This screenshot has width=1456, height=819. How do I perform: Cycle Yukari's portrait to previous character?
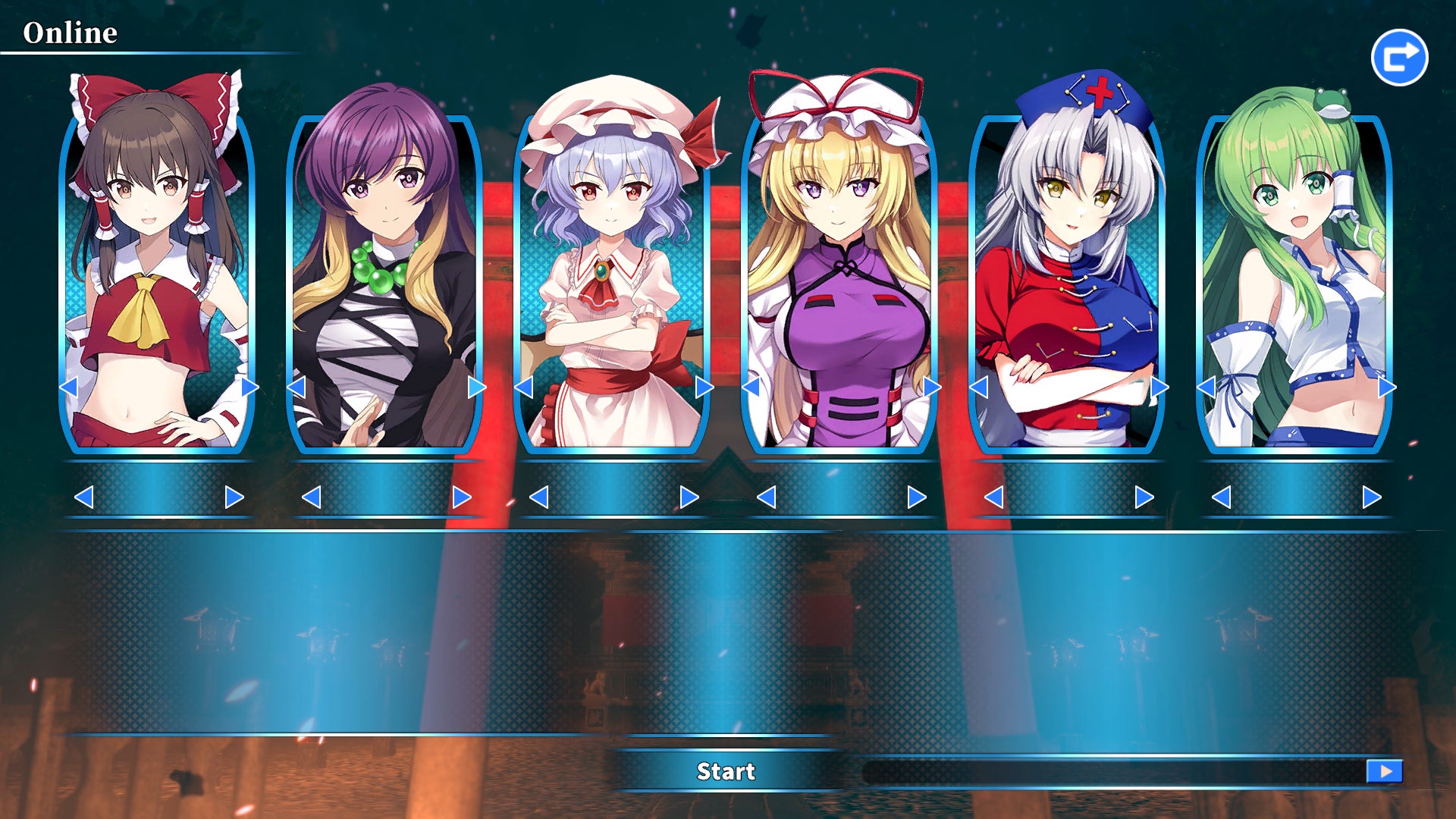point(751,388)
